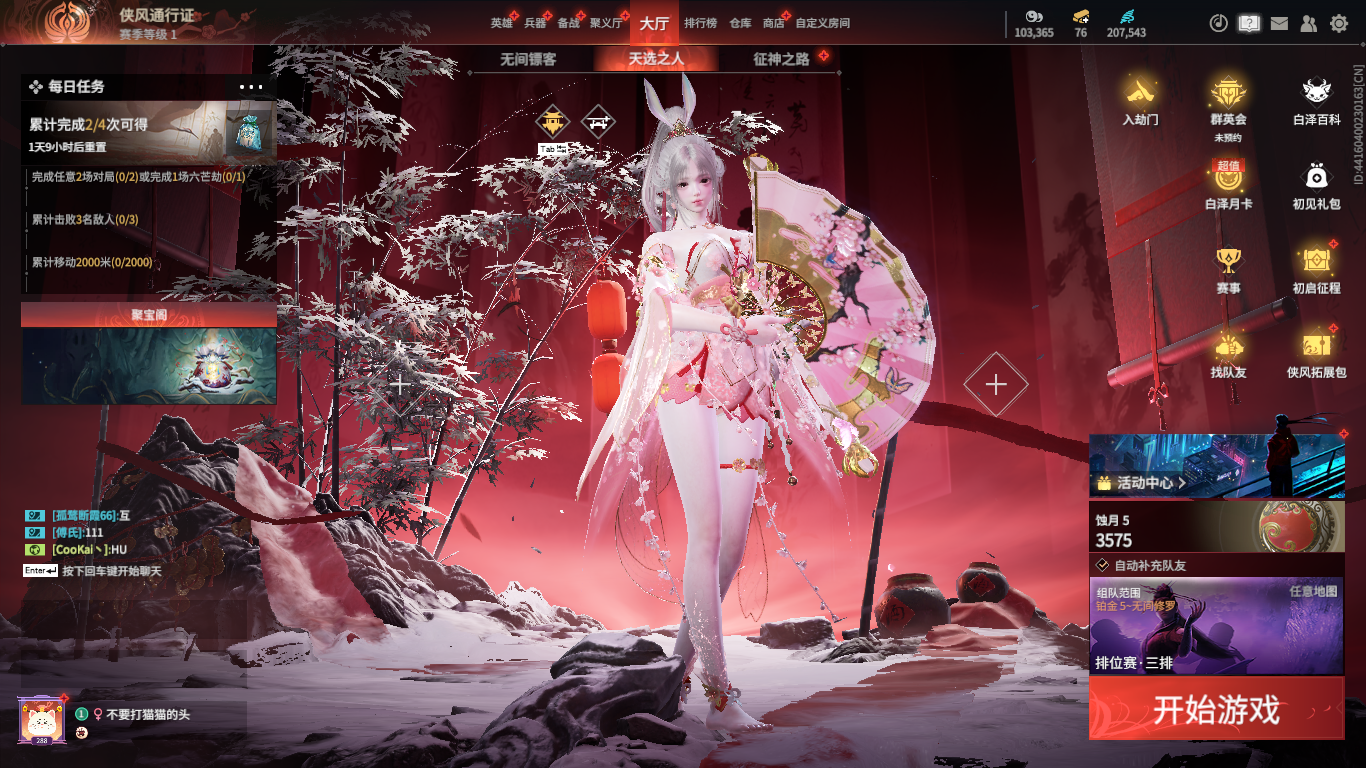Open the friends list icon
This screenshot has height=768, width=1366.
(1308, 23)
